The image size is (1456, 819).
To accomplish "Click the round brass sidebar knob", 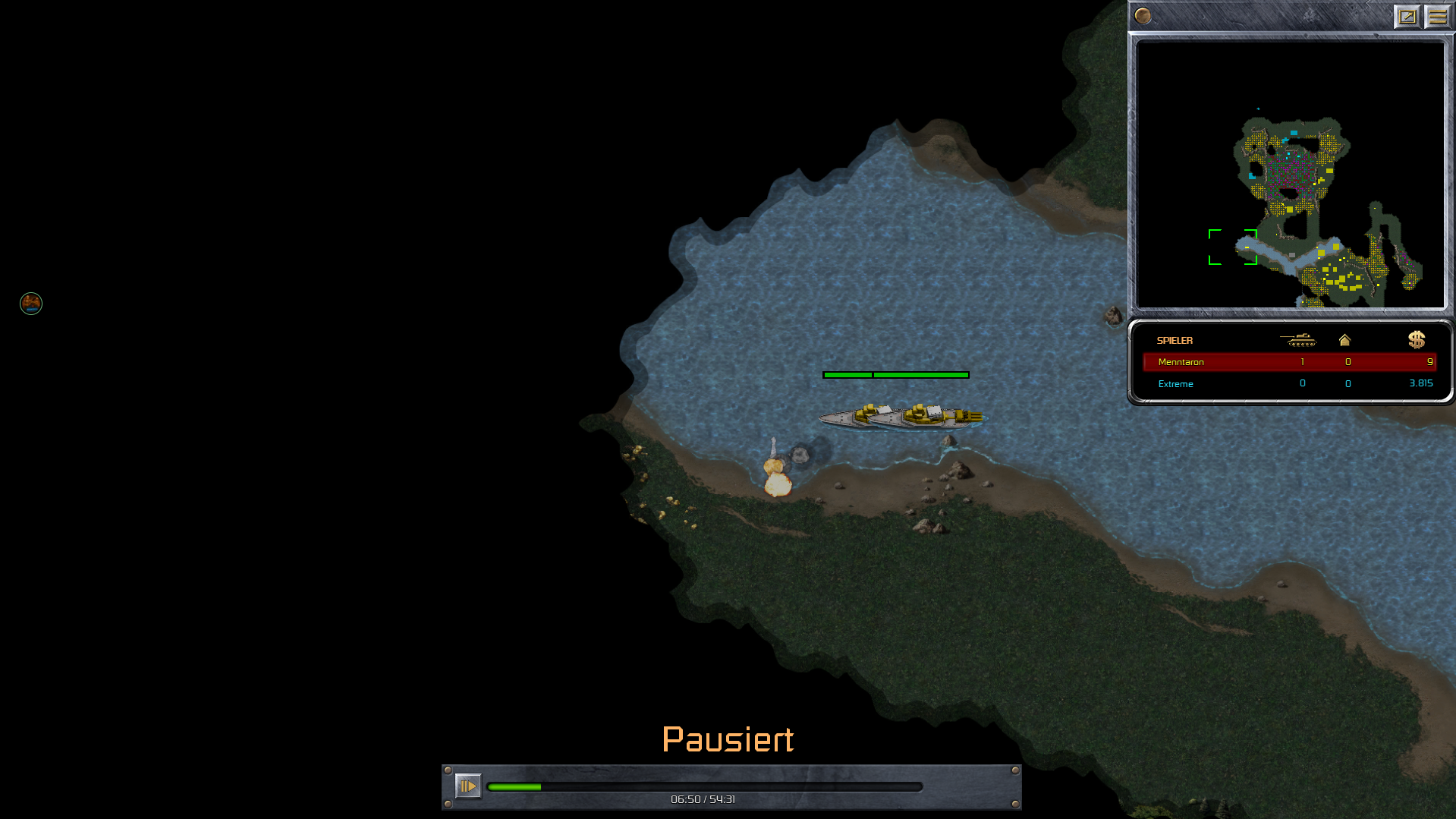I will point(1143,16).
